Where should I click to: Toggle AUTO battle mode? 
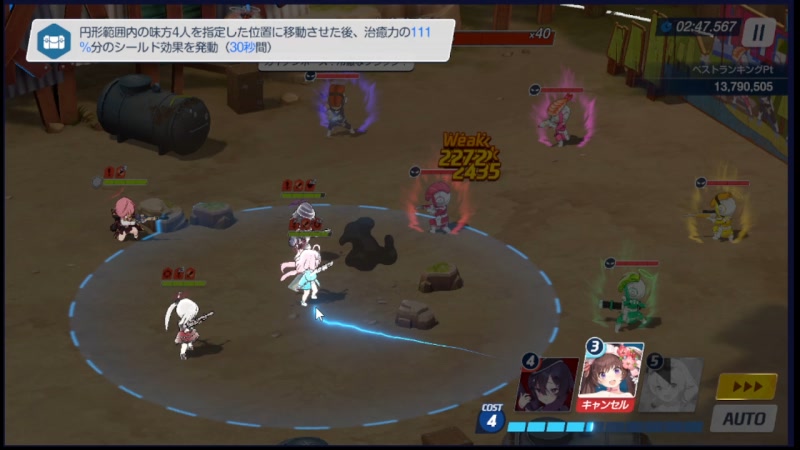pos(743,418)
